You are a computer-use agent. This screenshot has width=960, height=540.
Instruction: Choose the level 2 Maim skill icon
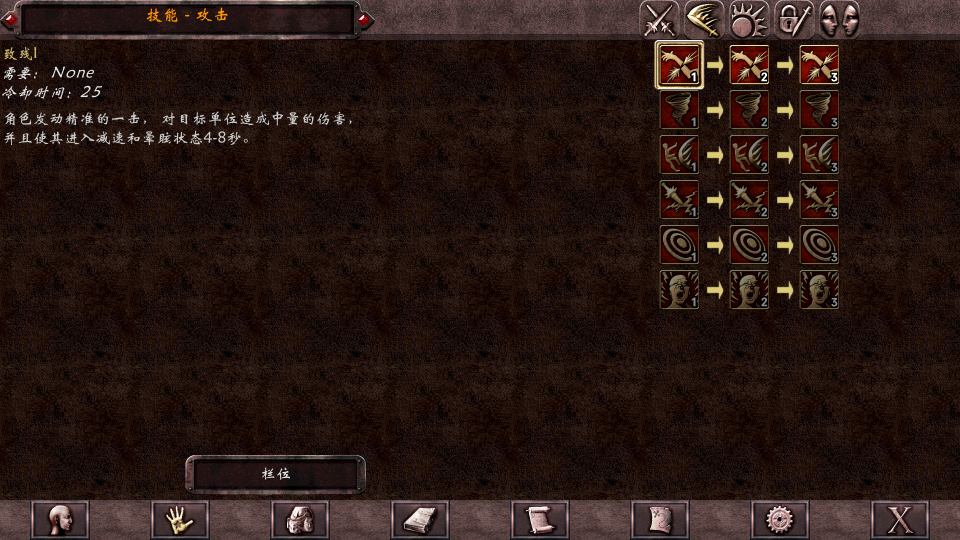[749, 65]
